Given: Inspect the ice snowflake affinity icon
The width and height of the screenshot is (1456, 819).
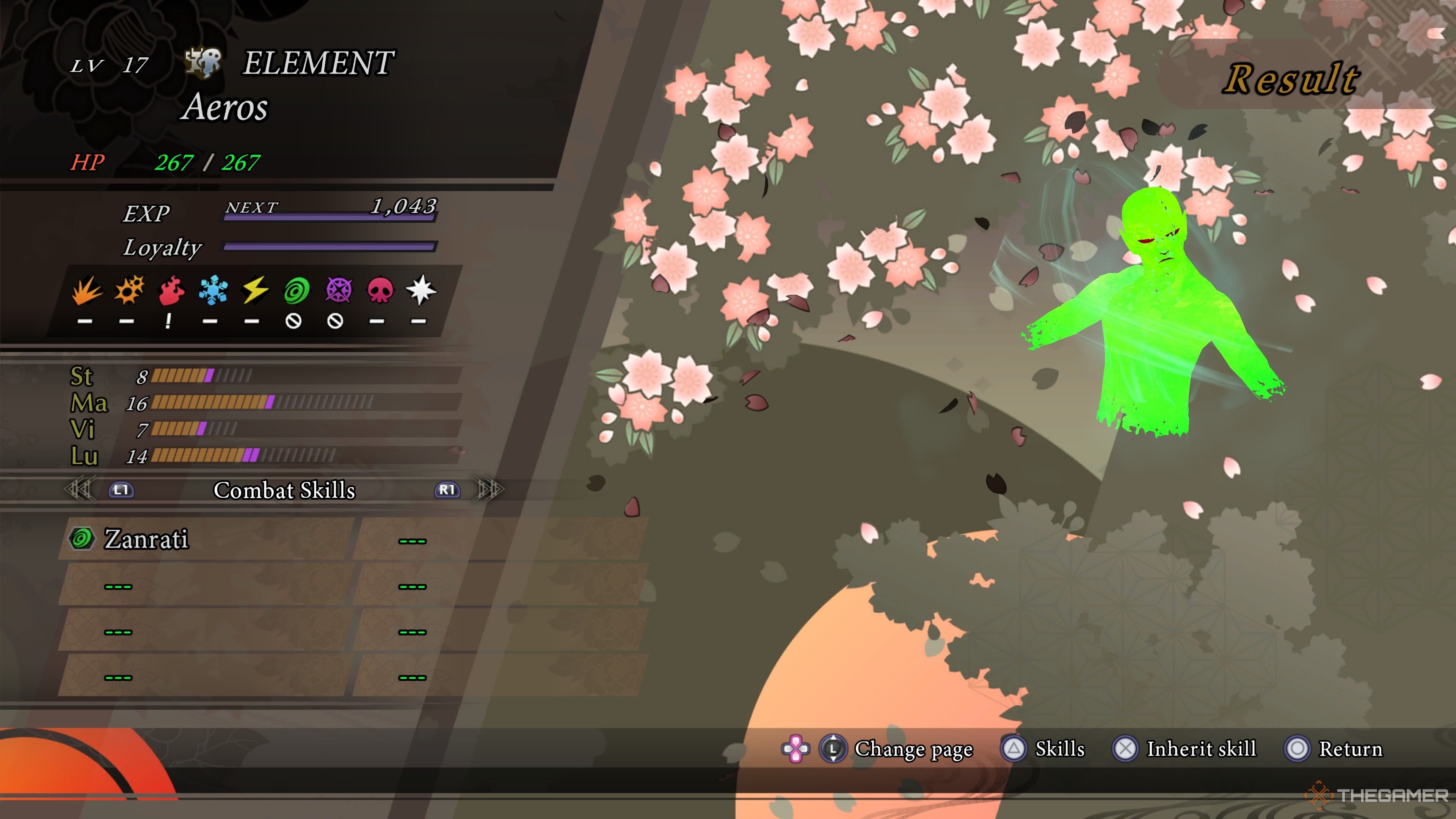Looking at the screenshot, I should click(x=213, y=290).
